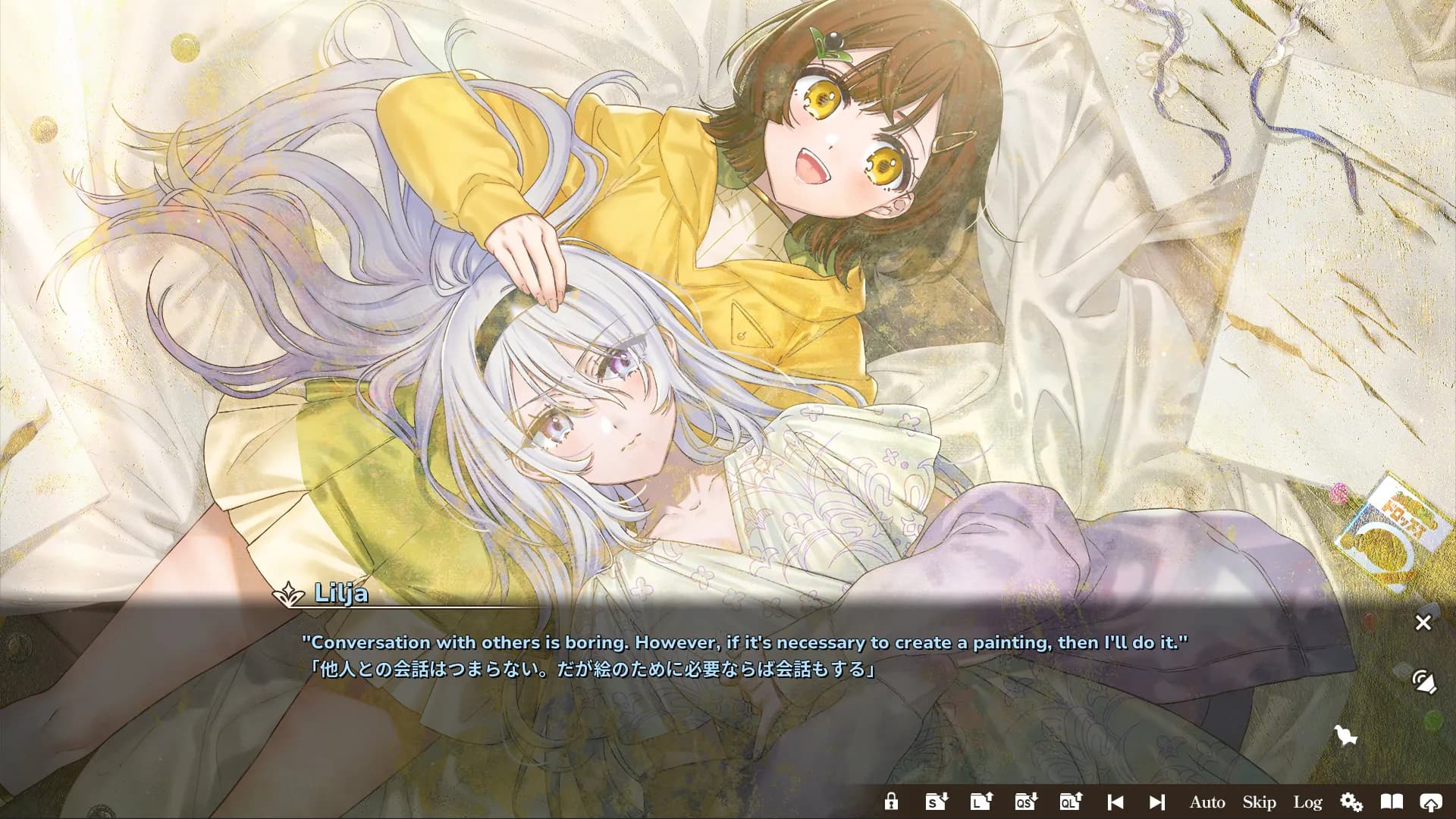Enable Auto mode

pyautogui.click(x=1207, y=802)
